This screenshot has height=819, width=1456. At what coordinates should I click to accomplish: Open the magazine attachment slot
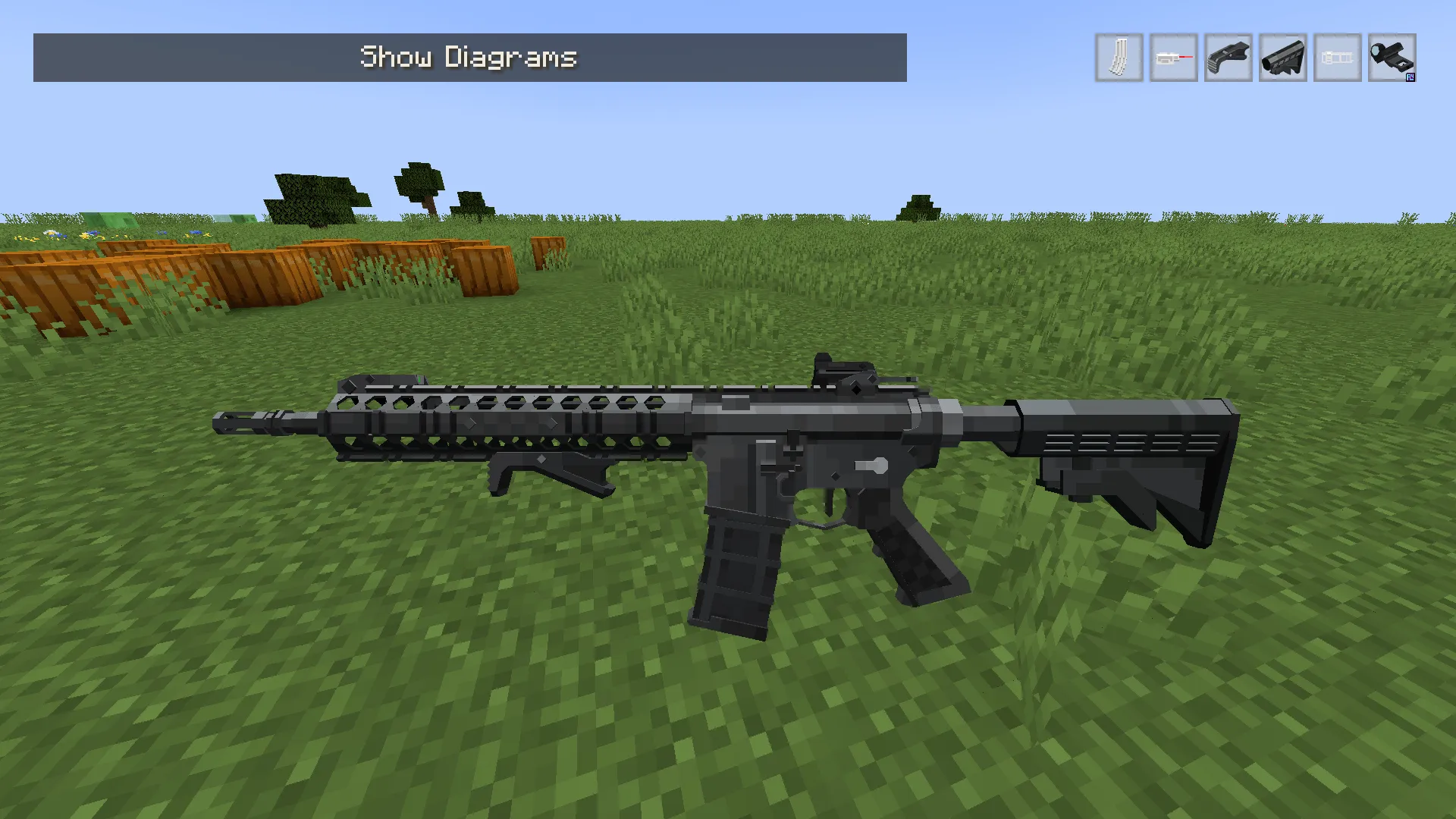1119,58
